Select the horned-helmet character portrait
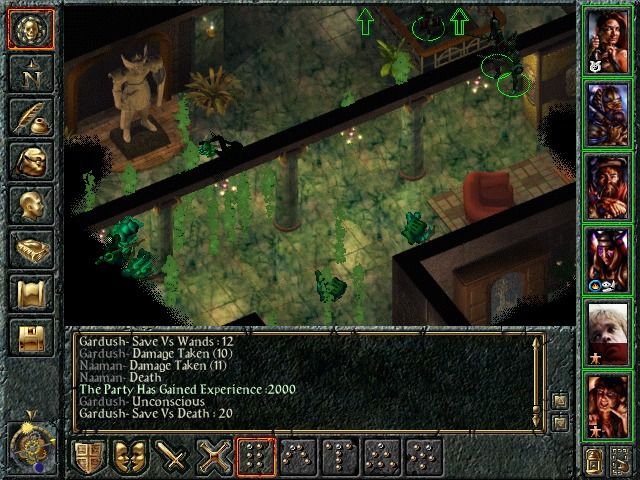 coord(610,259)
